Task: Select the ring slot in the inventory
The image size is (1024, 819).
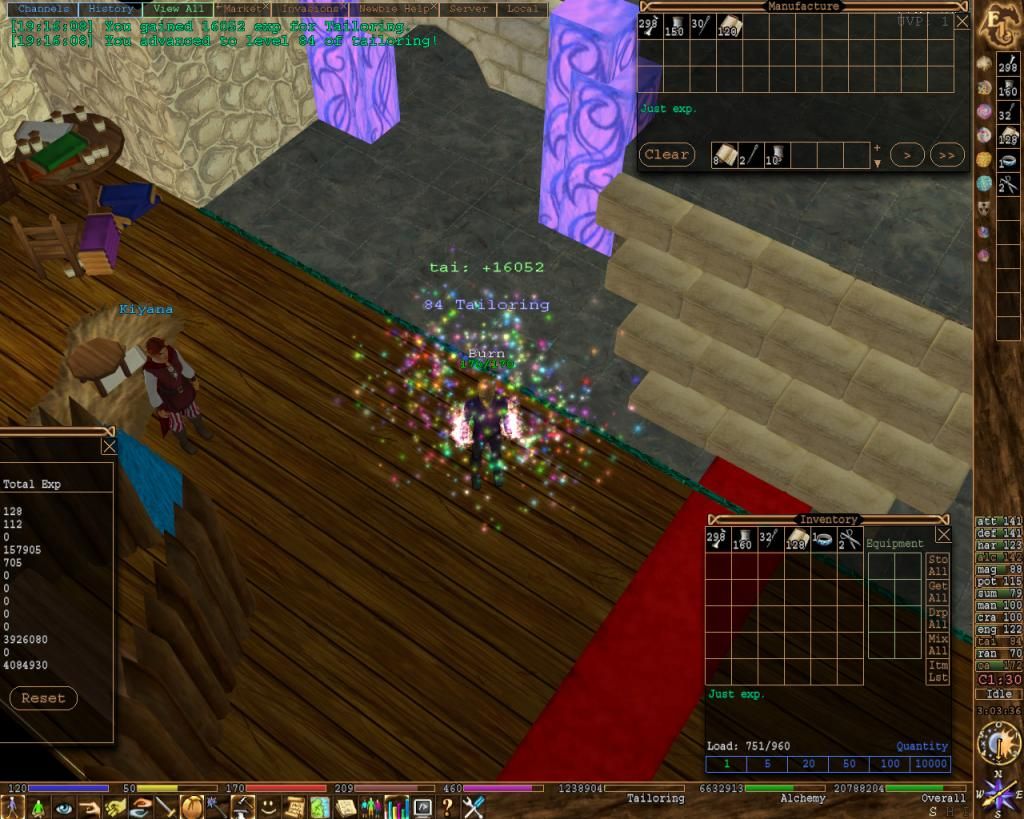Action: pyautogui.click(x=822, y=540)
